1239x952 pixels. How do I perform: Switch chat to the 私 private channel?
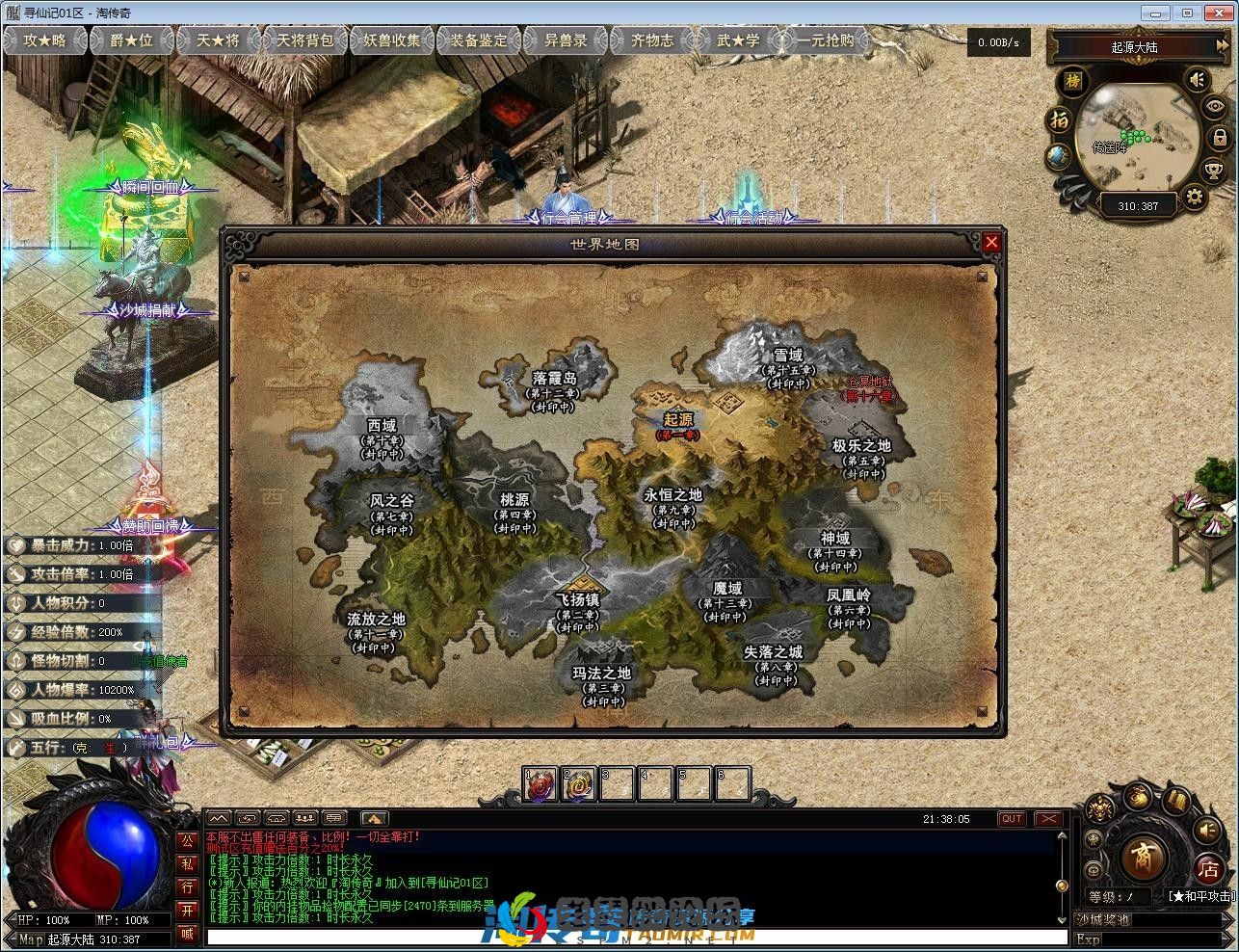[x=187, y=864]
